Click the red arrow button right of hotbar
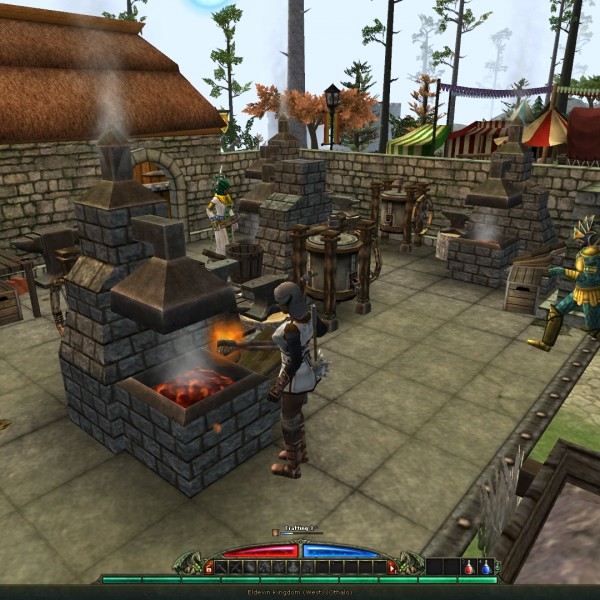This screenshot has height=600, width=600. click(392, 568)
